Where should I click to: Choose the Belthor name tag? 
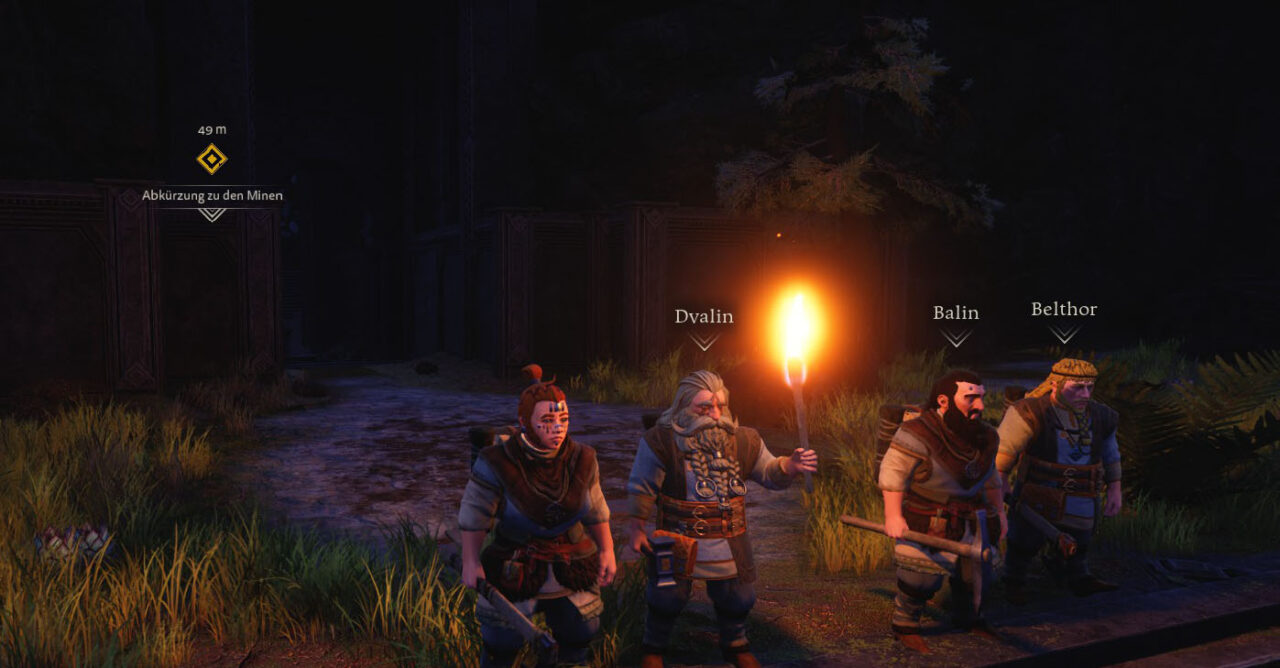pyautogui.click(x=1064, y=310)
